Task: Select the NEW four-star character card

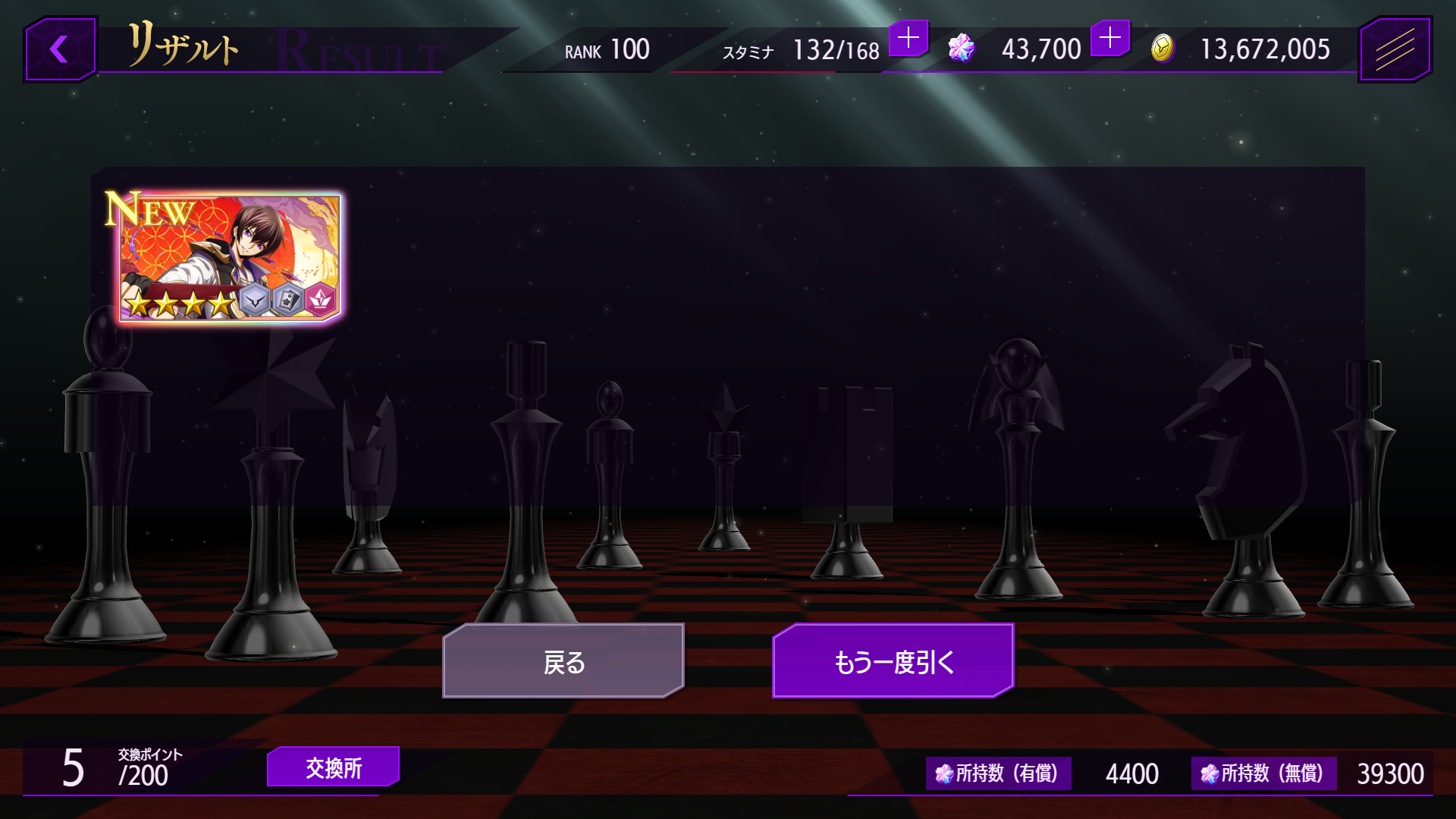Action: point(229,258)
